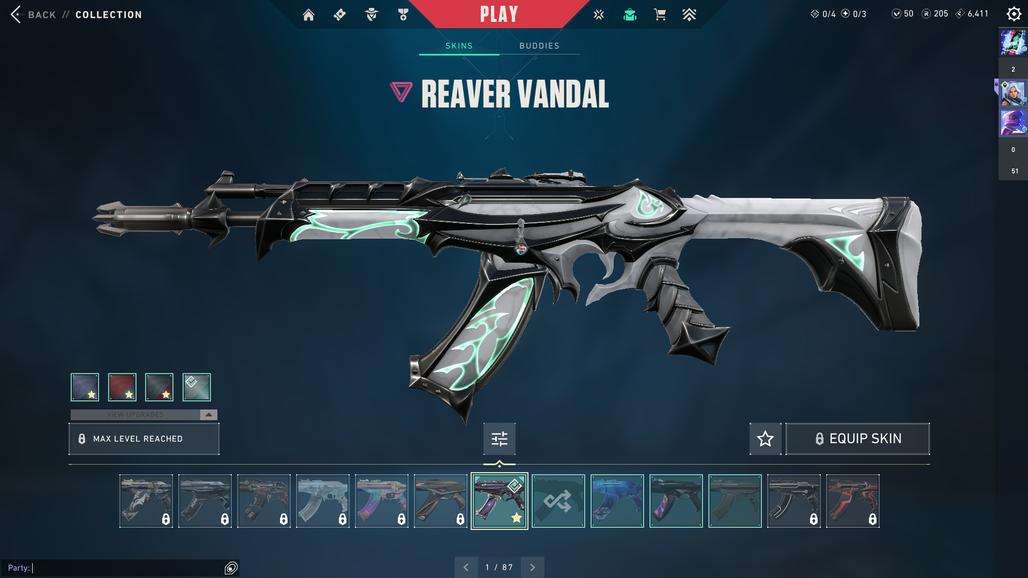Open the skin filter sliders button

coord(499,439)
